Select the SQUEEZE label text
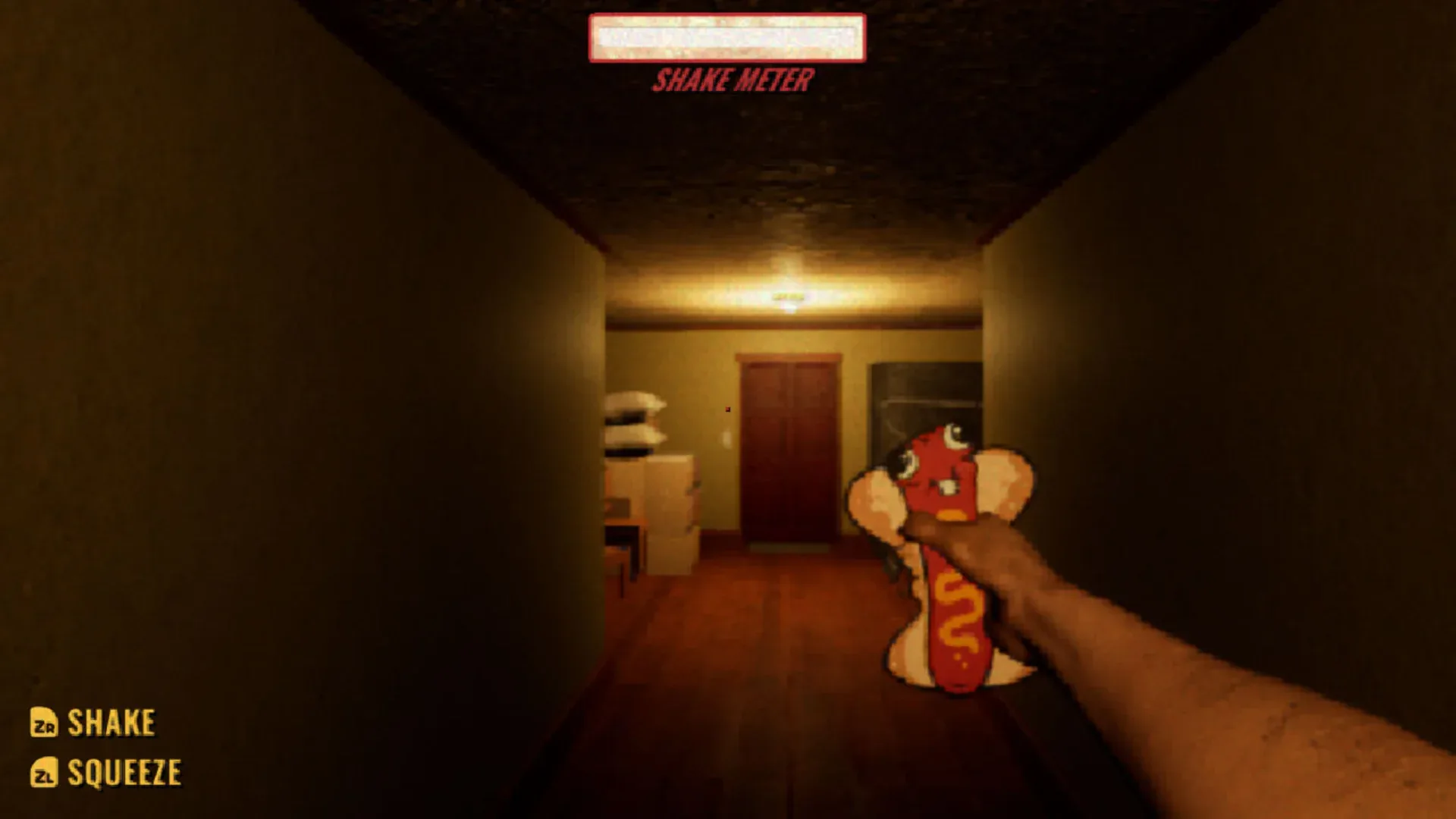 123,773
